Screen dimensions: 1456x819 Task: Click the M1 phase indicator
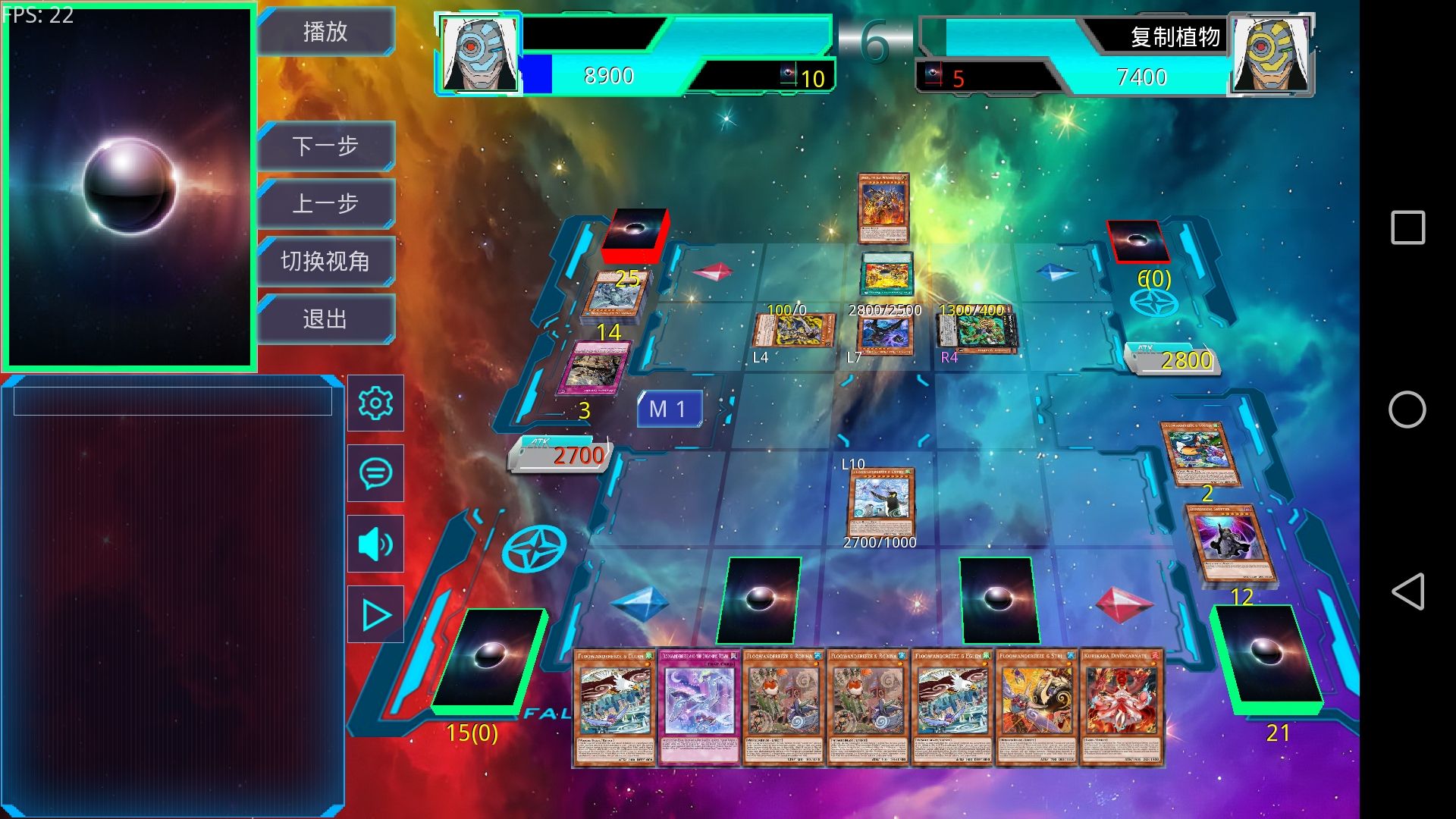[x=669, y=409]
